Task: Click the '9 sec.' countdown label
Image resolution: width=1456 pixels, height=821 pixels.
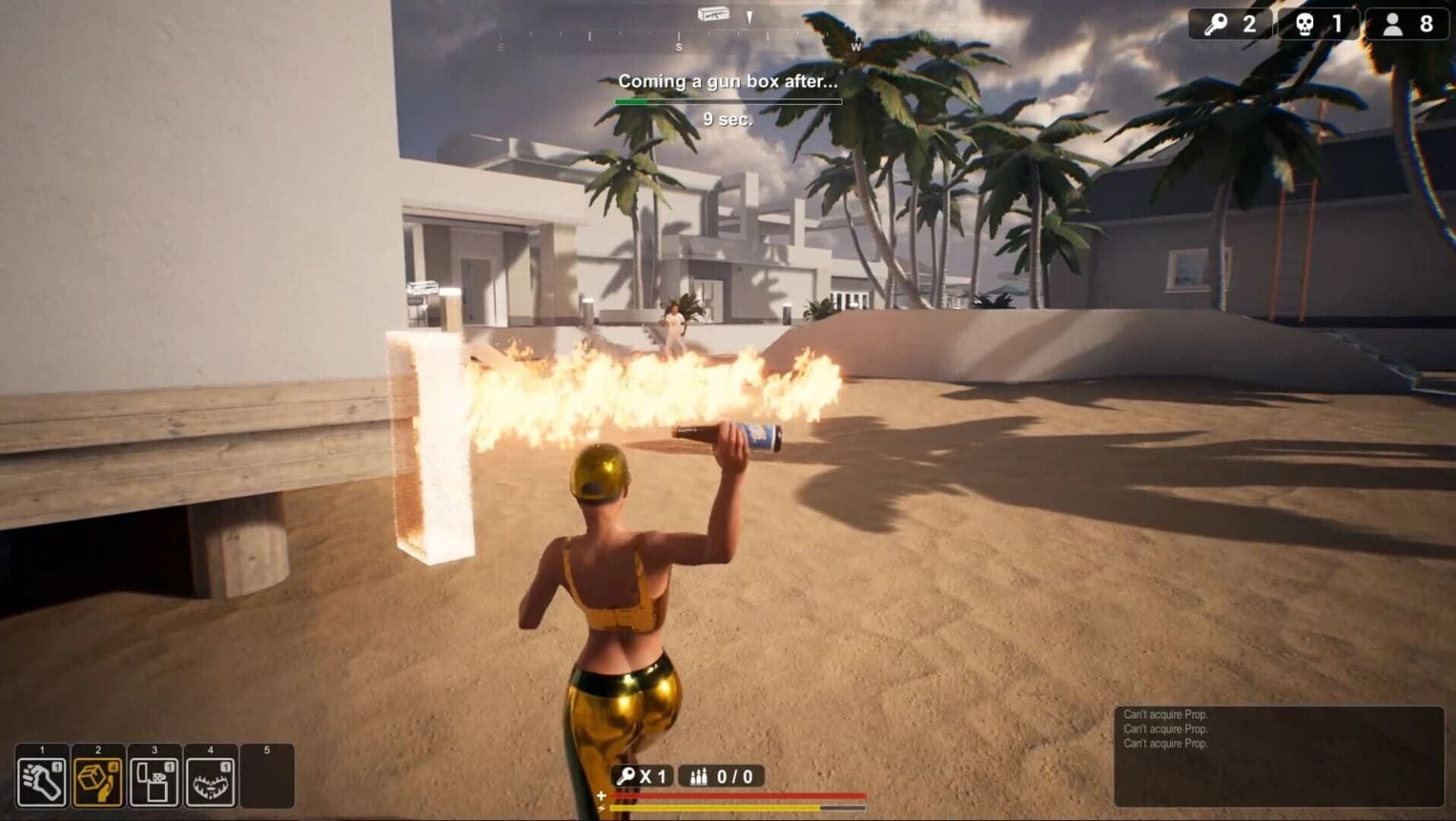Action: click(728, 119)
